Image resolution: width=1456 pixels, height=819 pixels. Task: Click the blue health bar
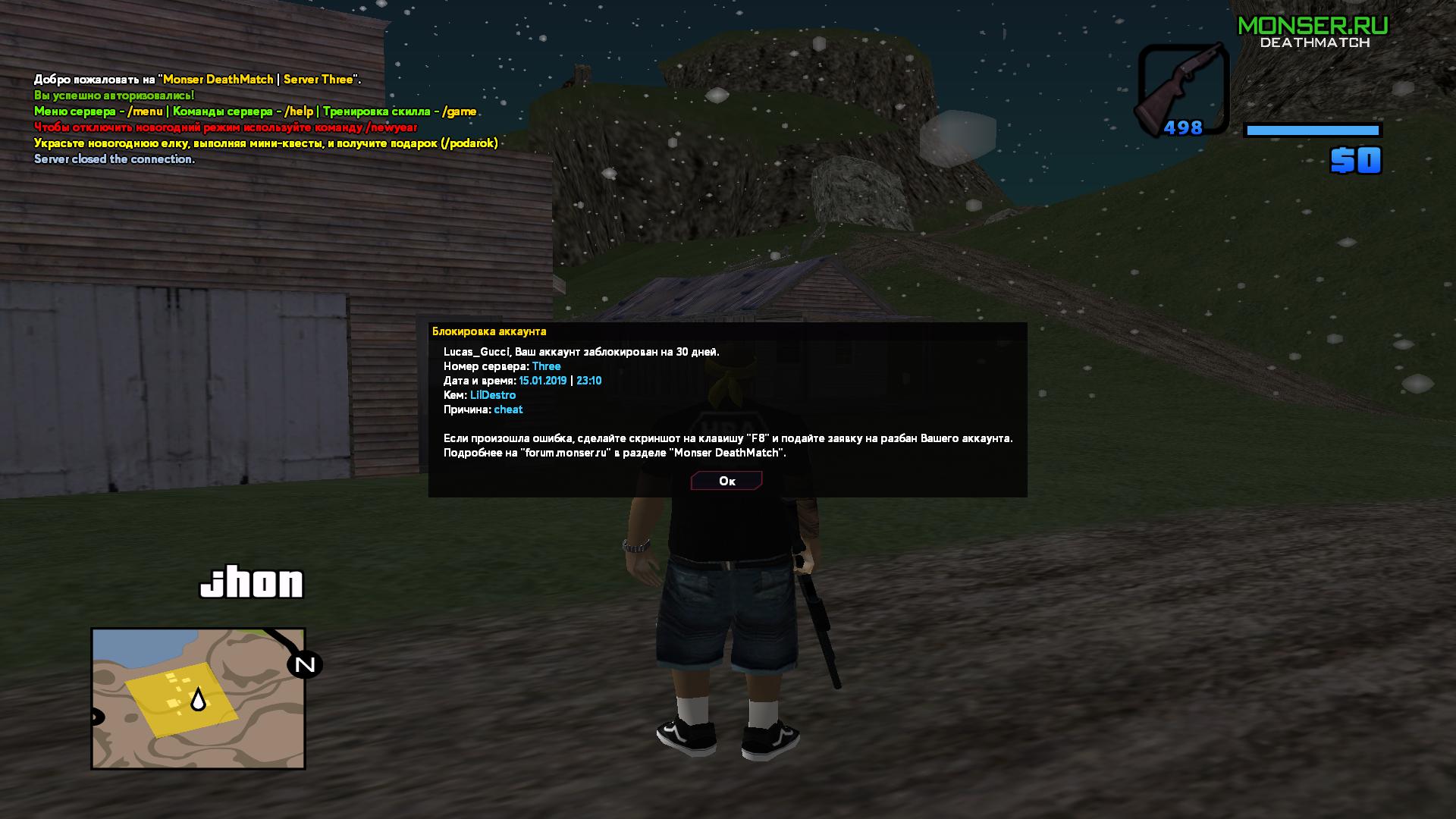pyautogui.click(x=1312, y=130)
